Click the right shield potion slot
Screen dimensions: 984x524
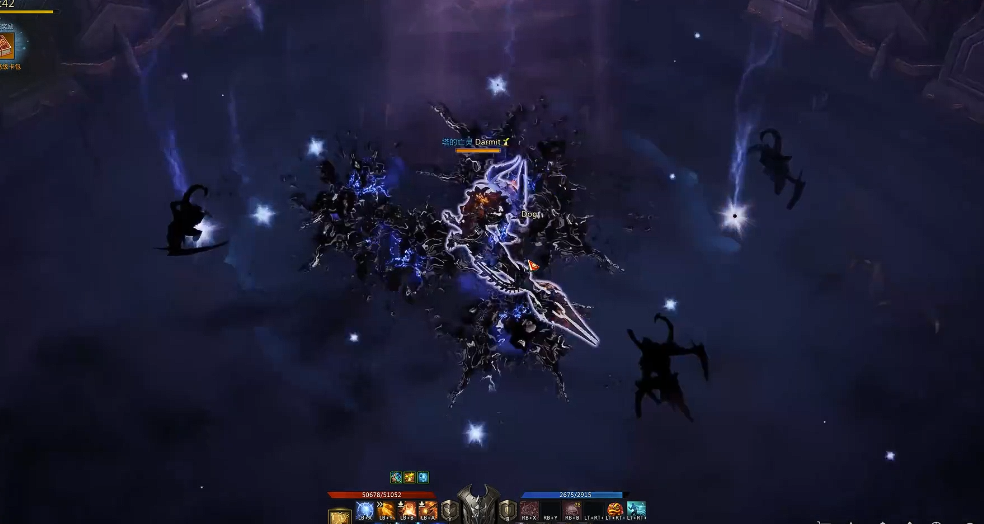pyautogui.click(x=507, y=511)
